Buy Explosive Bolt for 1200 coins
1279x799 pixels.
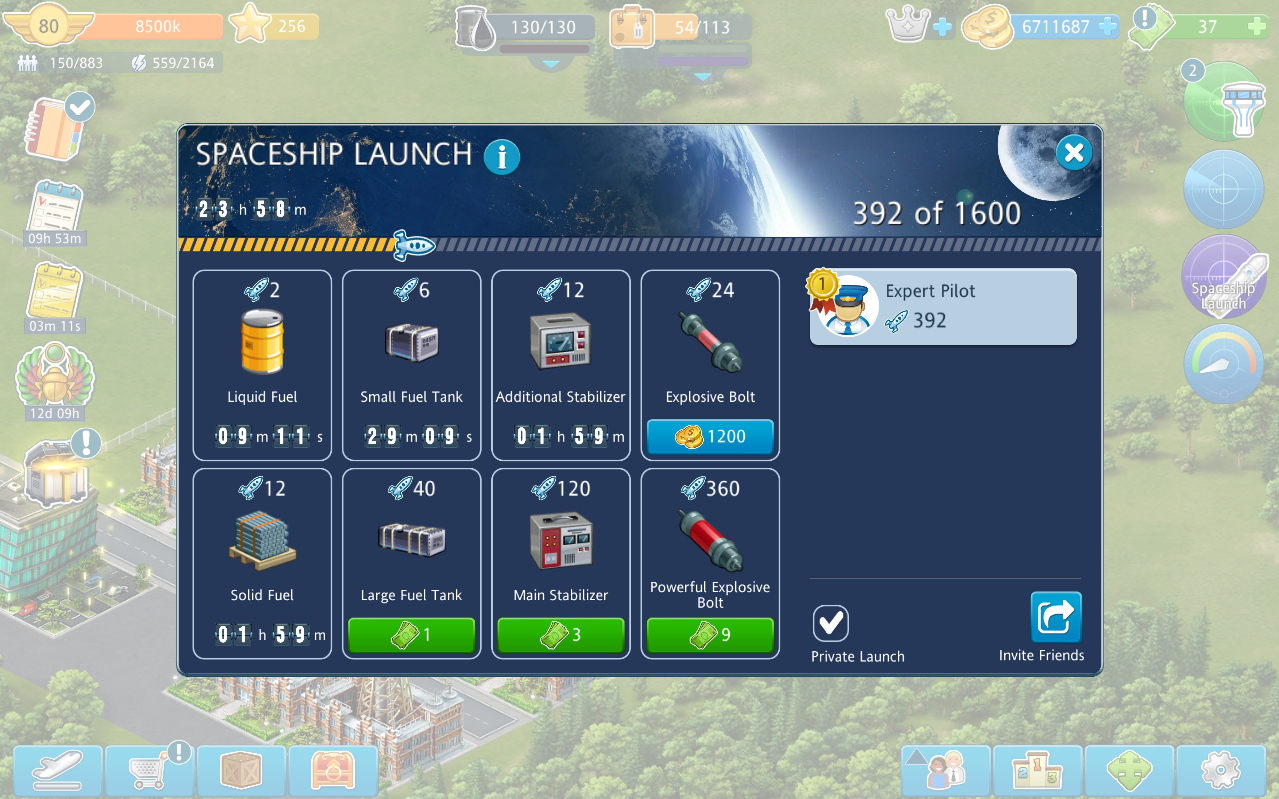pos(710,437)
